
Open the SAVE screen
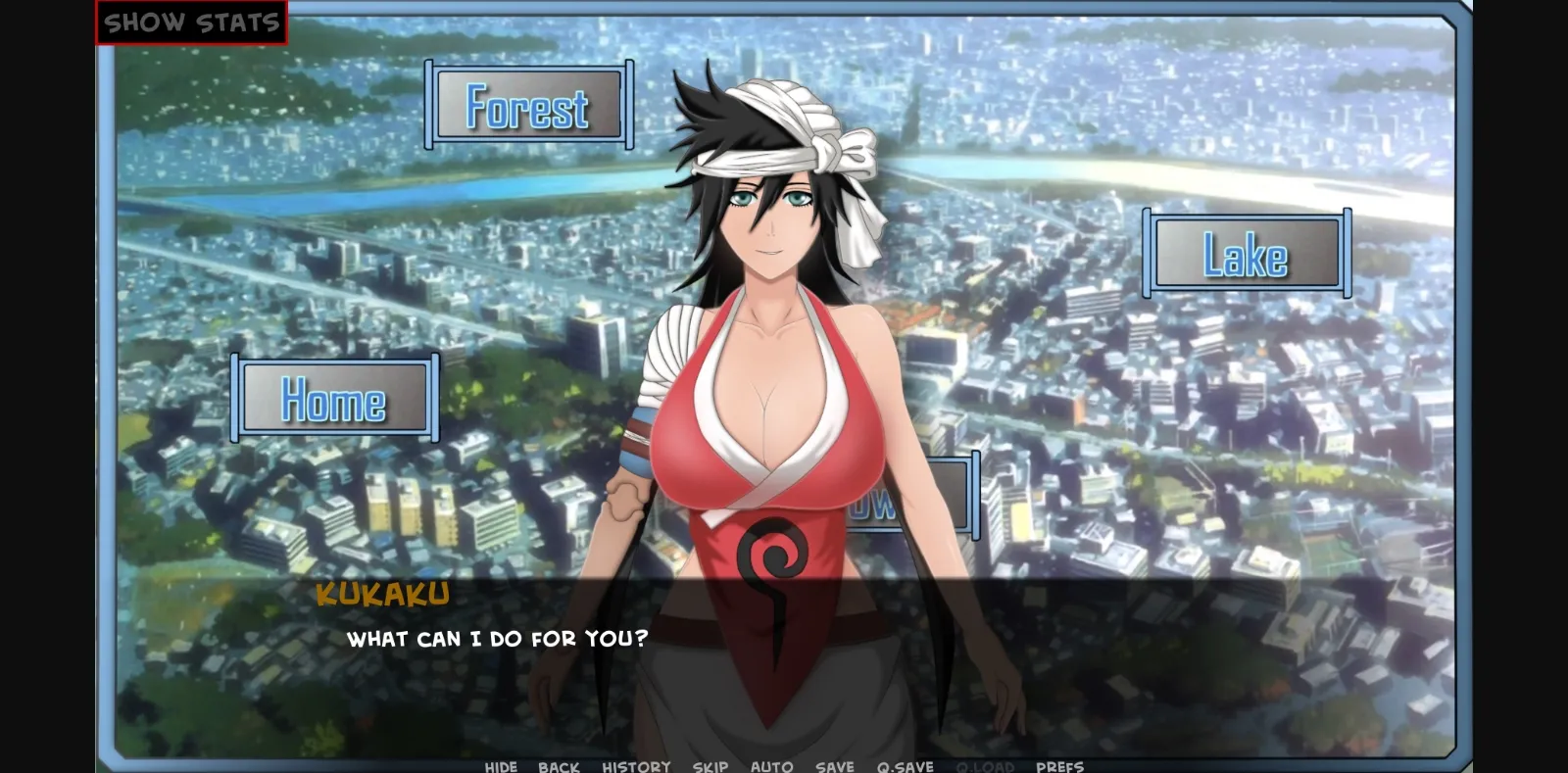834,766
